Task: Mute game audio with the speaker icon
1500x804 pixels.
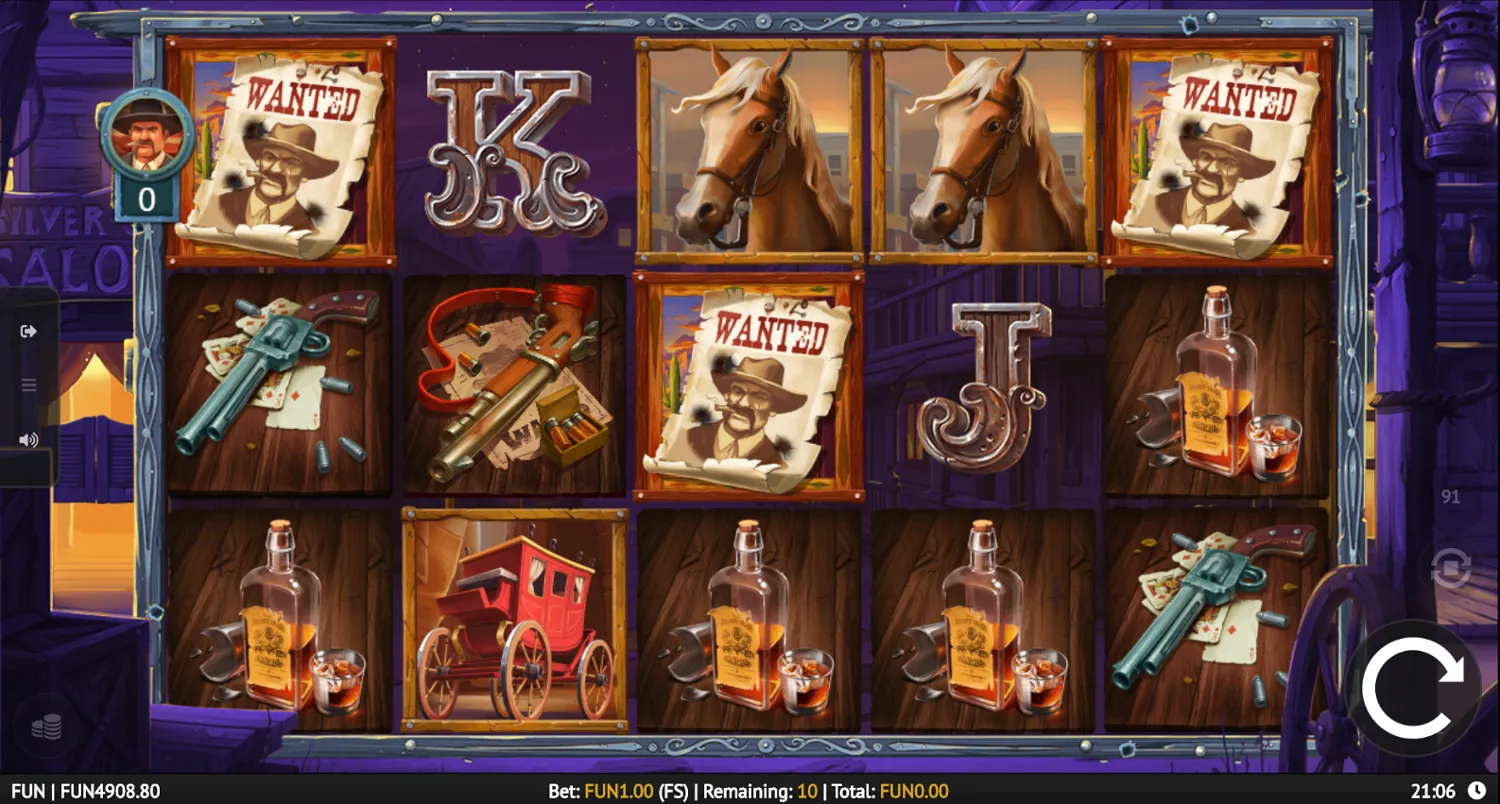Action: click(29, 438)
